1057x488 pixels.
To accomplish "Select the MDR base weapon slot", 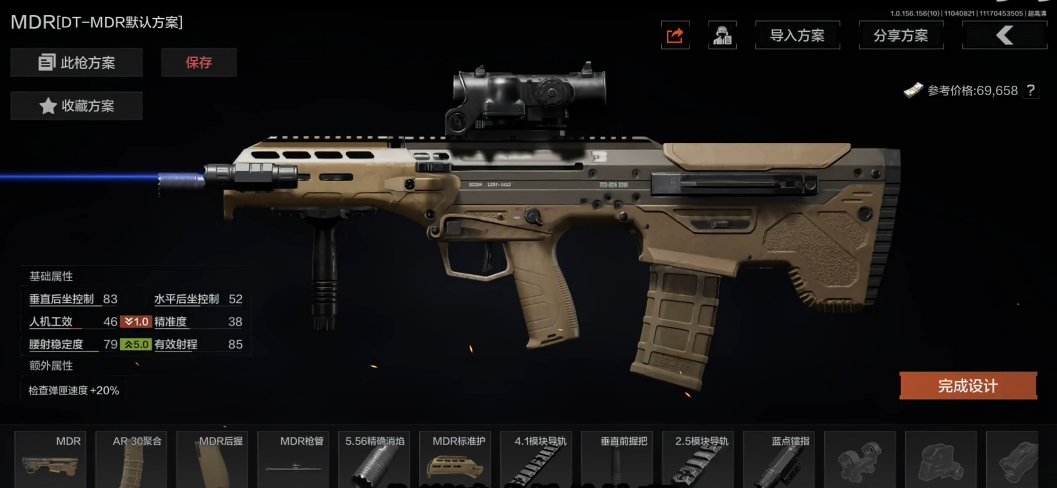I will tap(51, 460).
